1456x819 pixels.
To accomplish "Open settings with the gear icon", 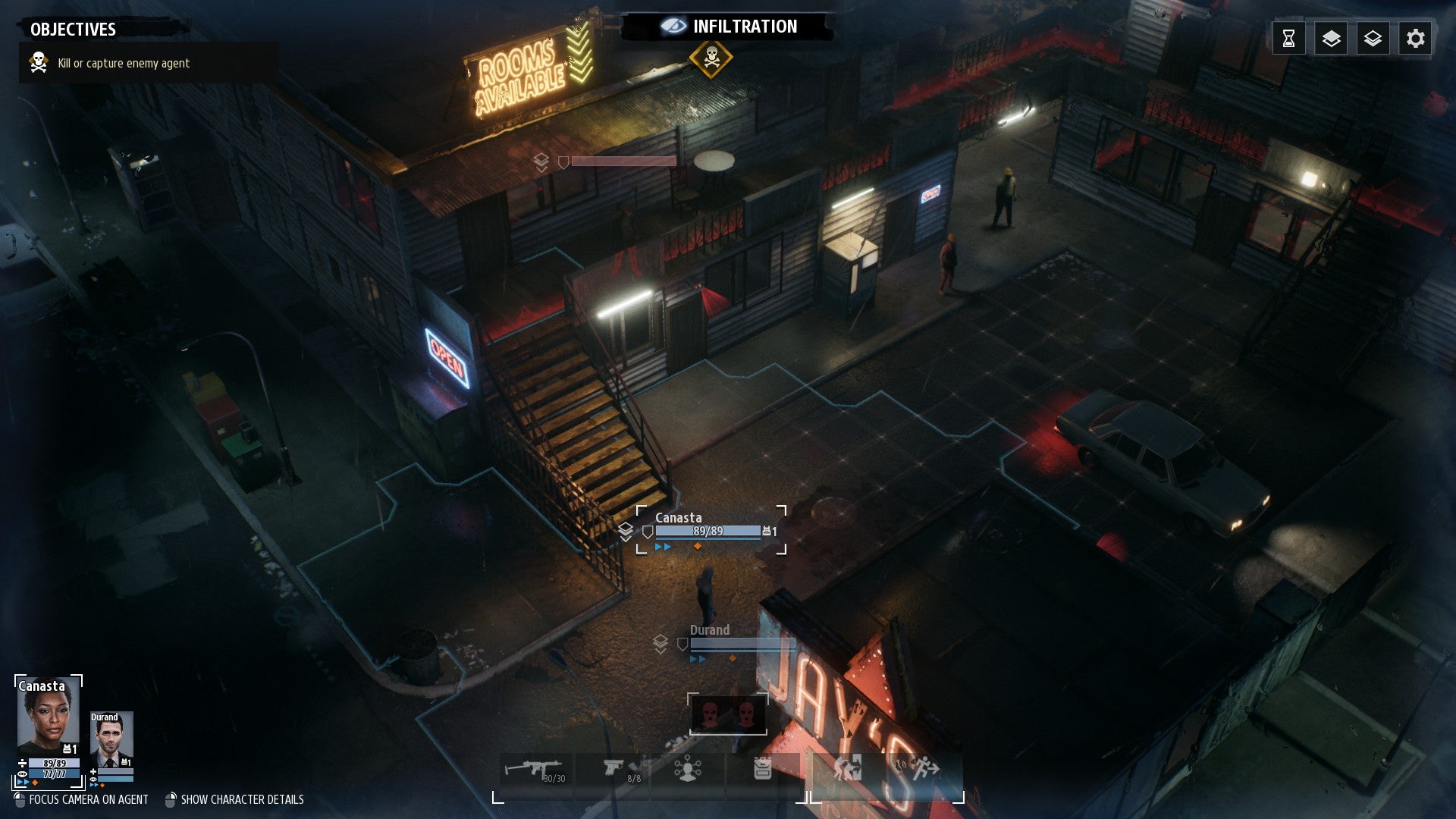I will coord(1415,39).
